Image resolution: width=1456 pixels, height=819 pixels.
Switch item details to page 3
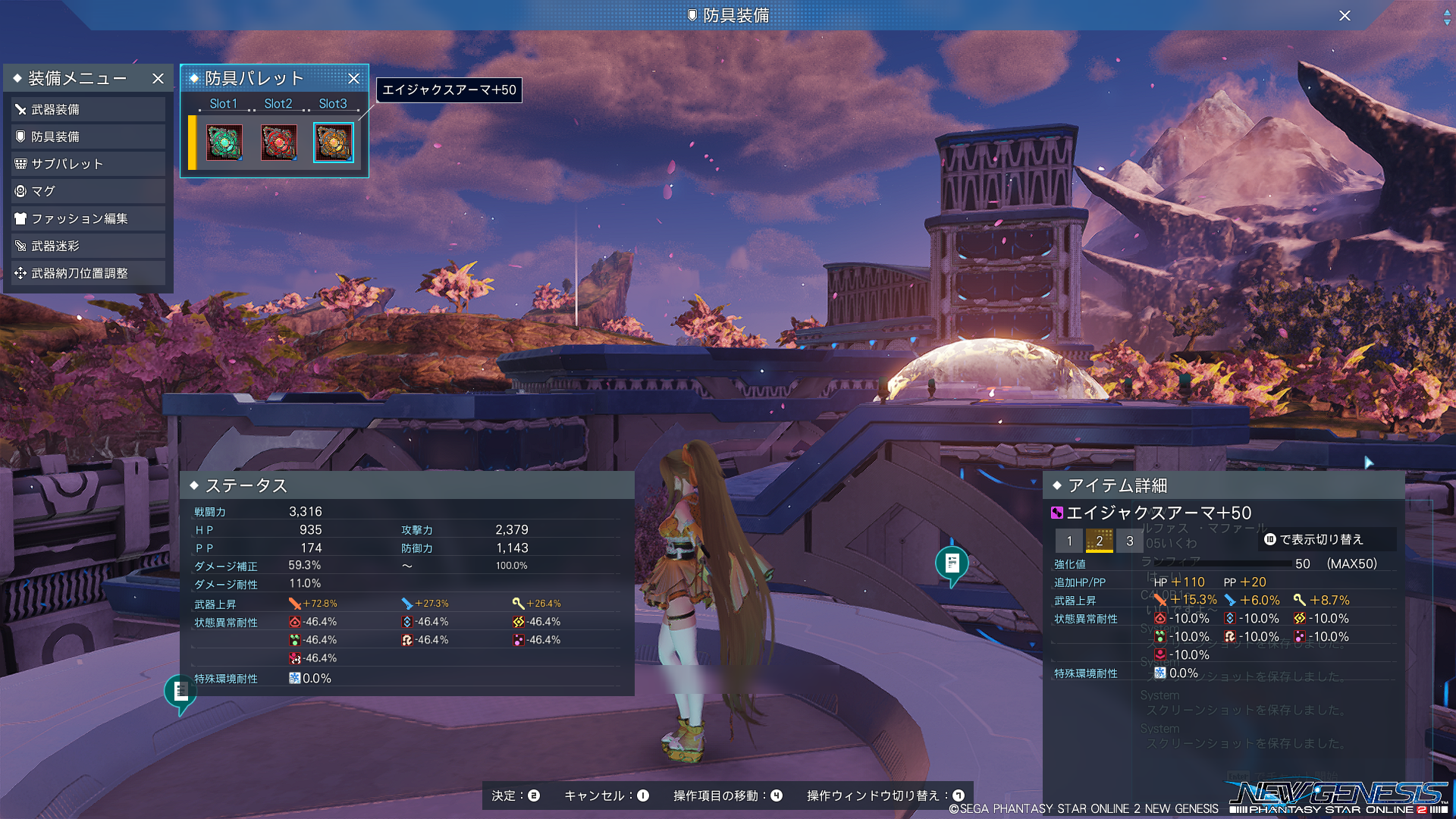pyautogui.click(x=1130, y=541)
